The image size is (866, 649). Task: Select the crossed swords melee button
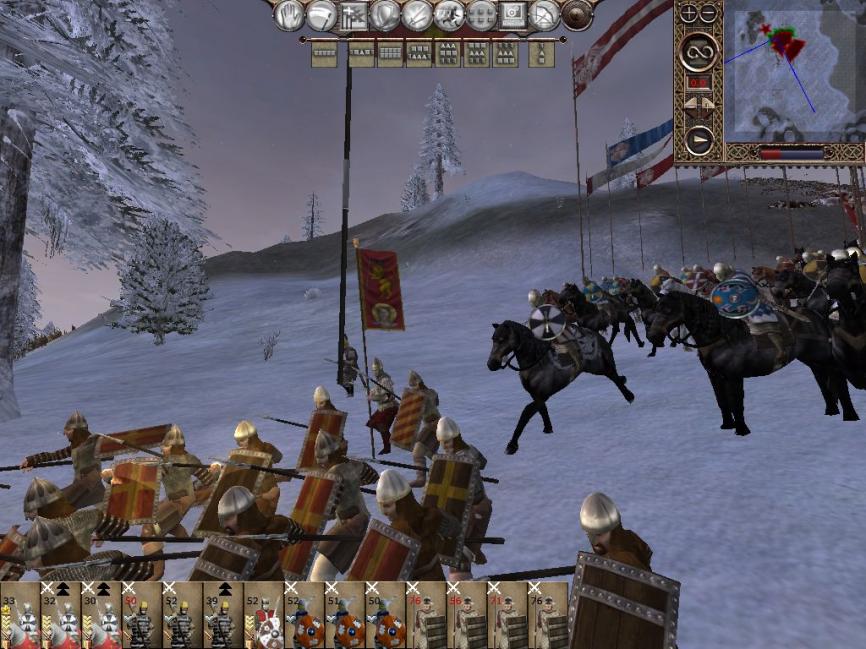click(x=417, y=15)
